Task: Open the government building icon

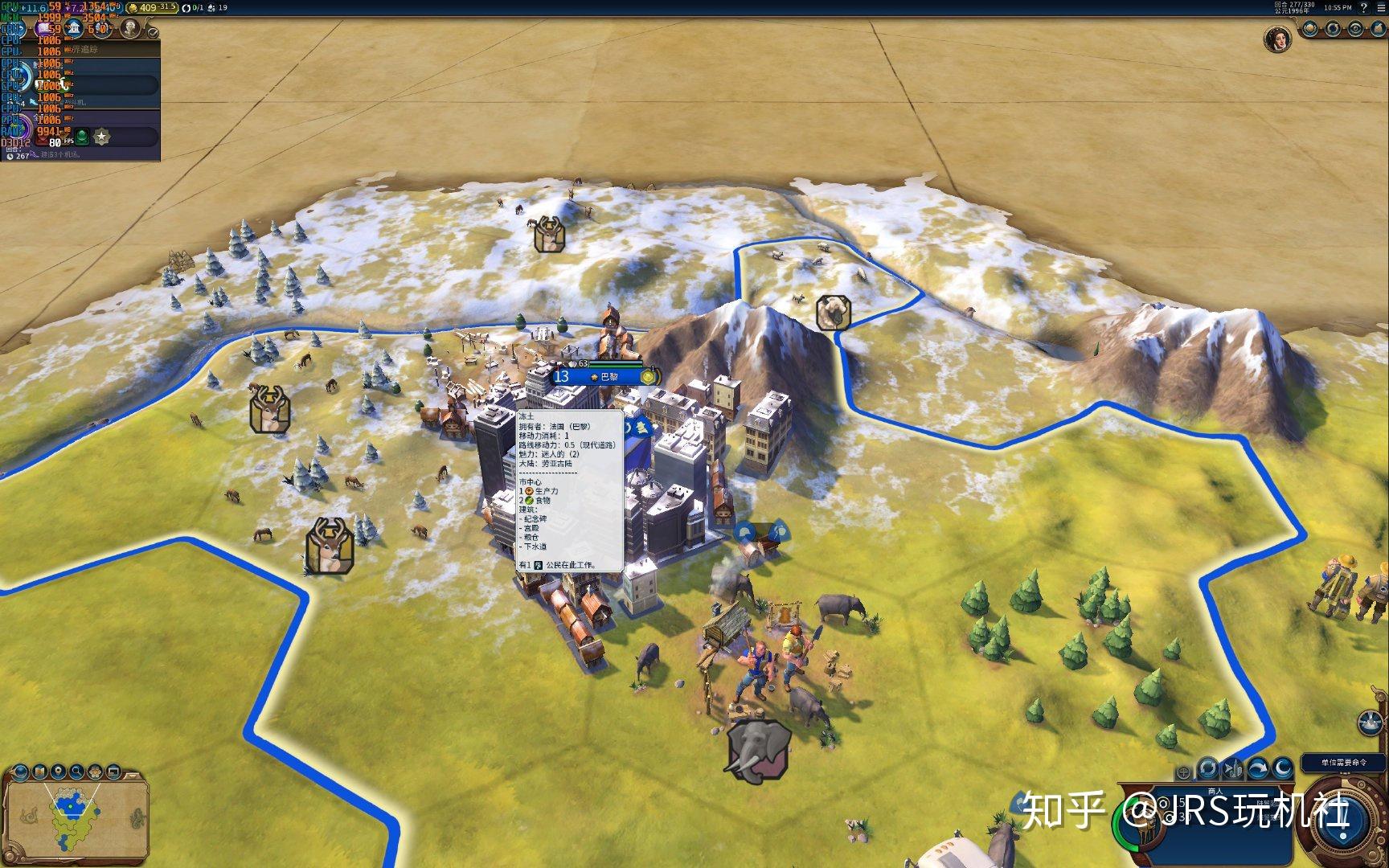Action: click(75, 29)
